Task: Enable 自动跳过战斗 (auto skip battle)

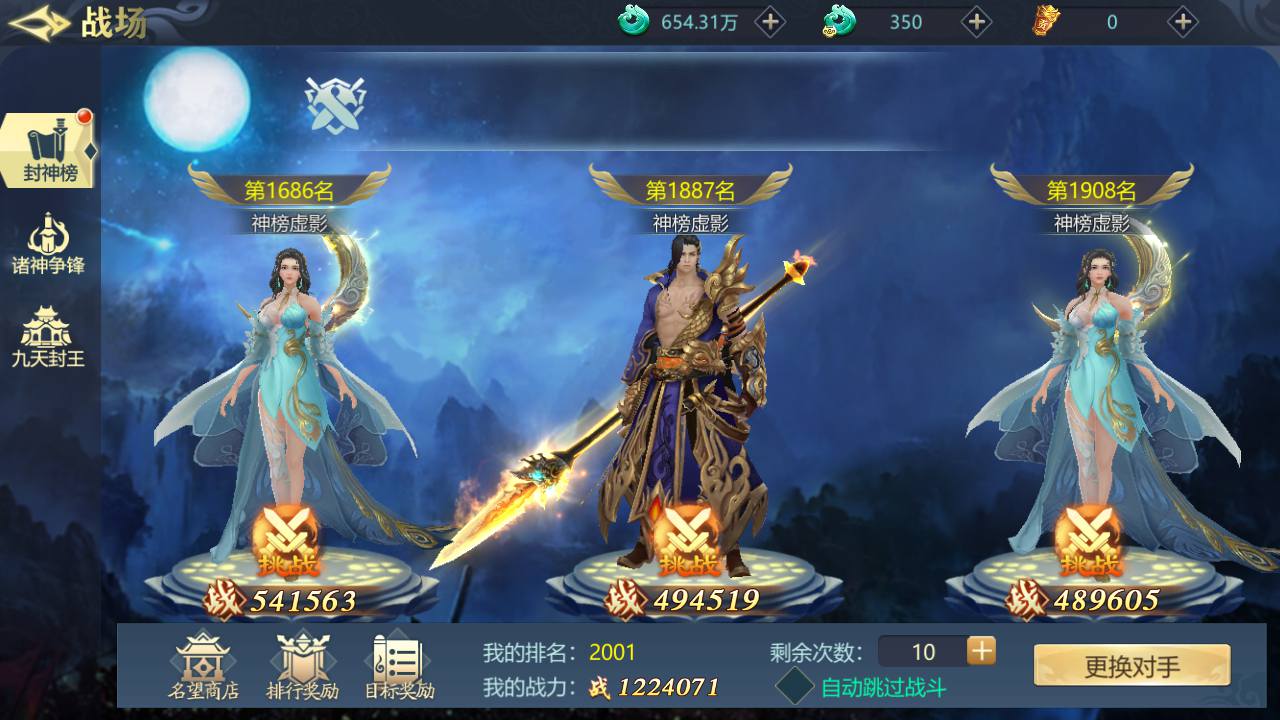Action: [x=795, y=688]
